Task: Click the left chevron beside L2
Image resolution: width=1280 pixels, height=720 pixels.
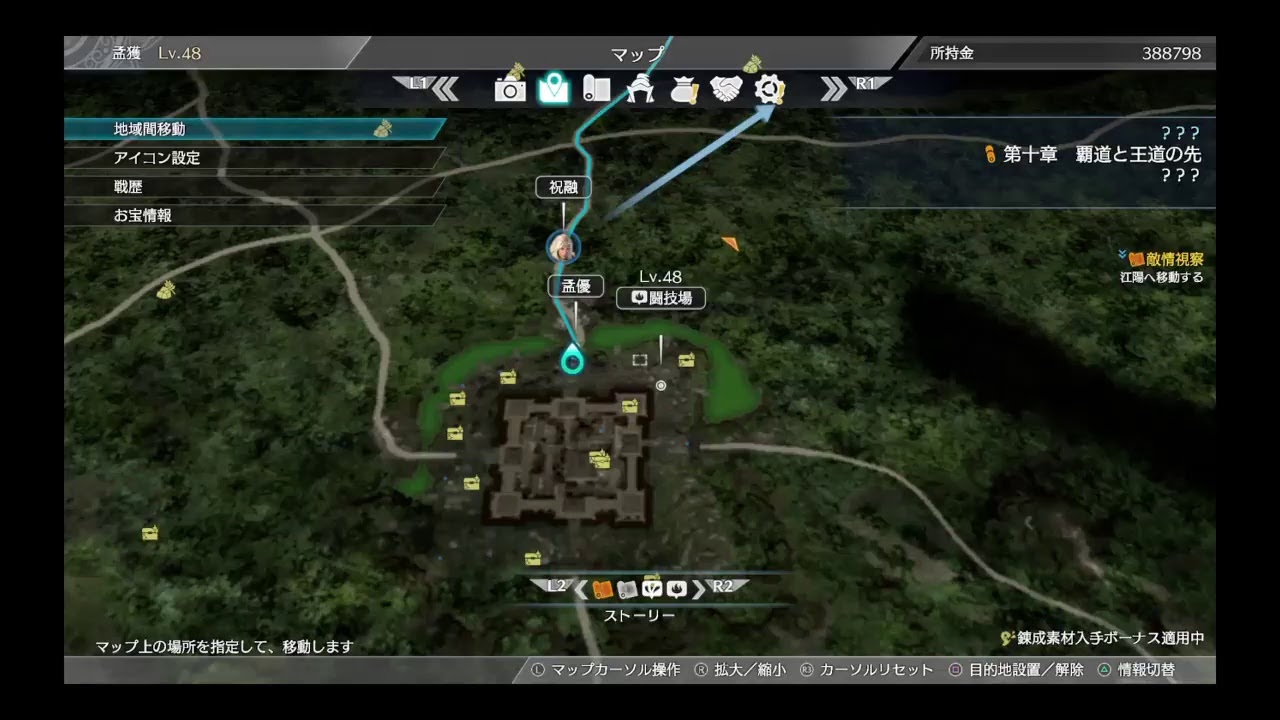Action: 580,590
